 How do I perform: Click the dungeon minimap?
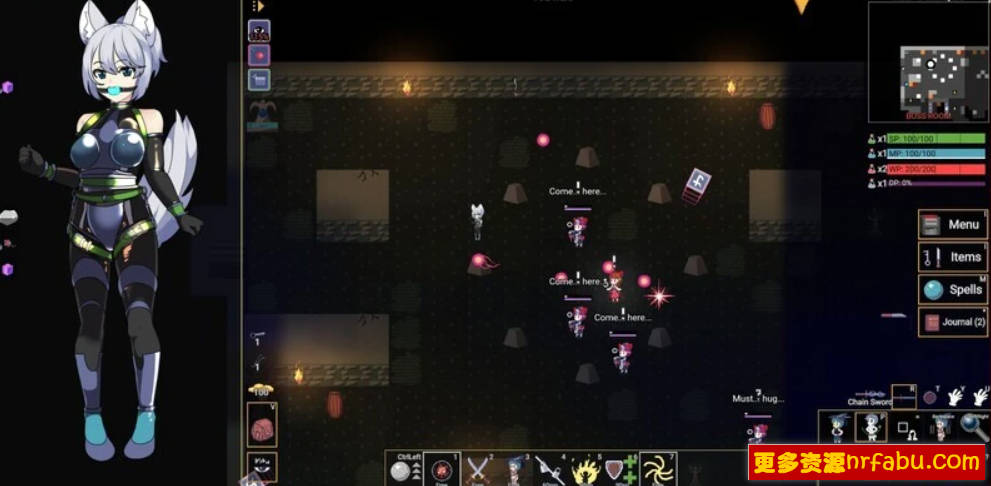pos(927,62)
